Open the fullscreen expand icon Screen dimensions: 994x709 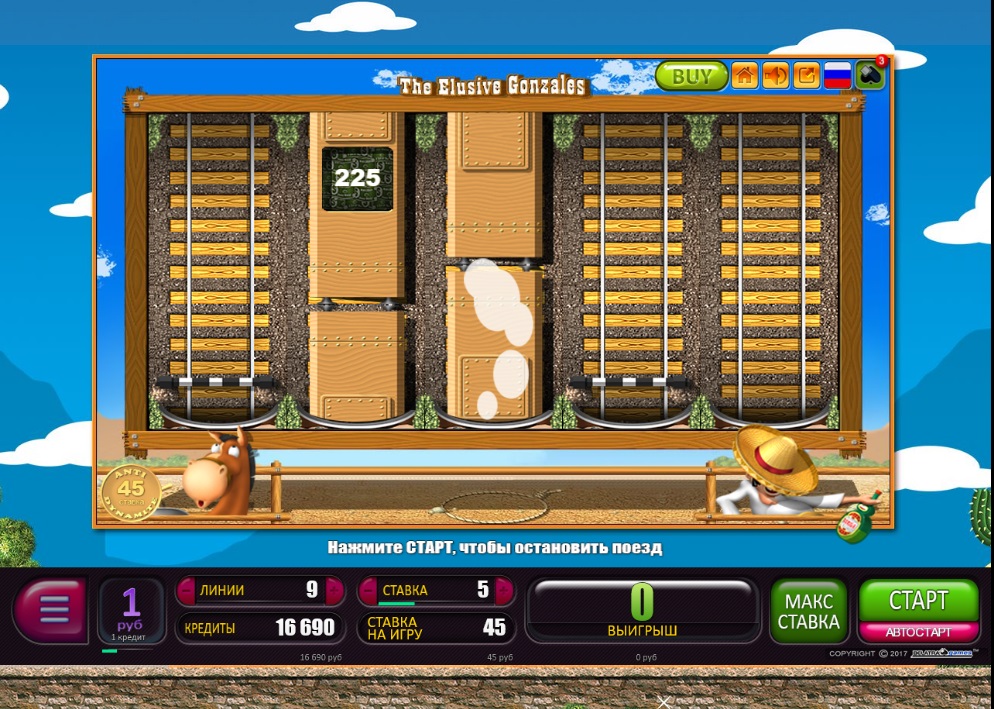(x=806, y=76)
